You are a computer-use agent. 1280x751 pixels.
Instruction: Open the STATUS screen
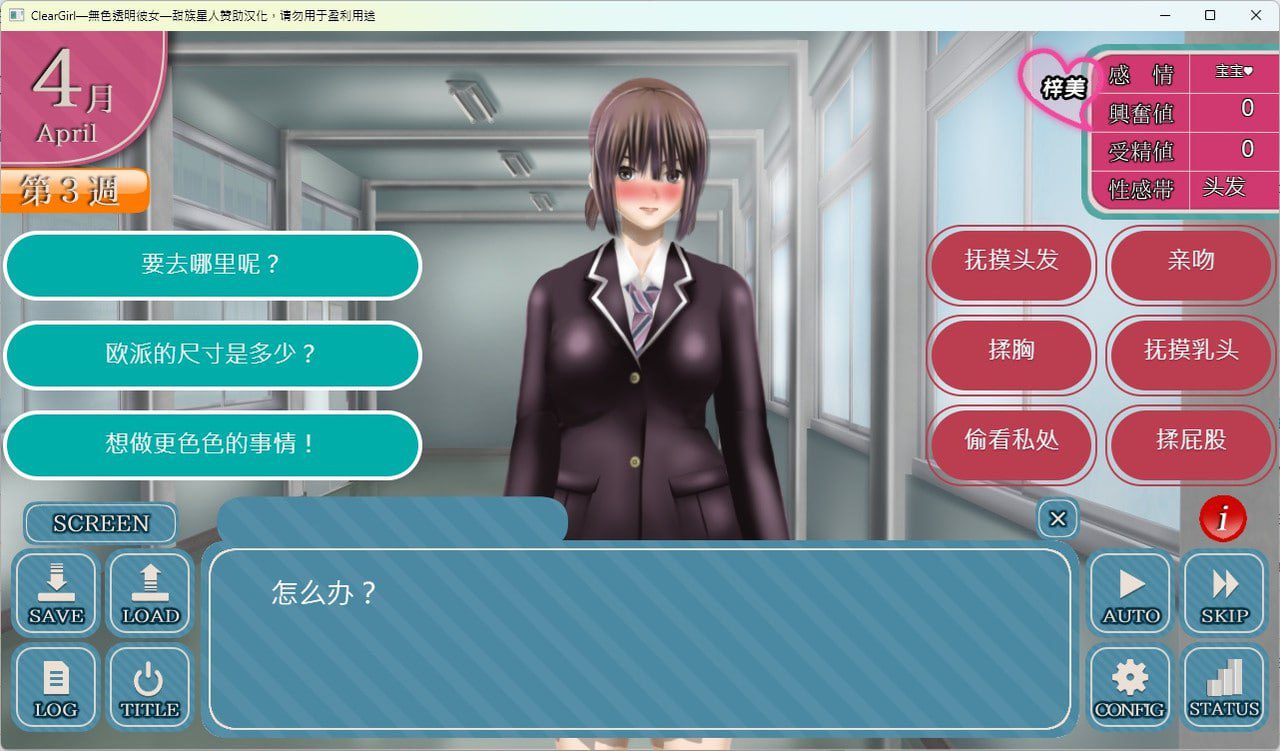pyautogui.click(x=1223, y=687)
